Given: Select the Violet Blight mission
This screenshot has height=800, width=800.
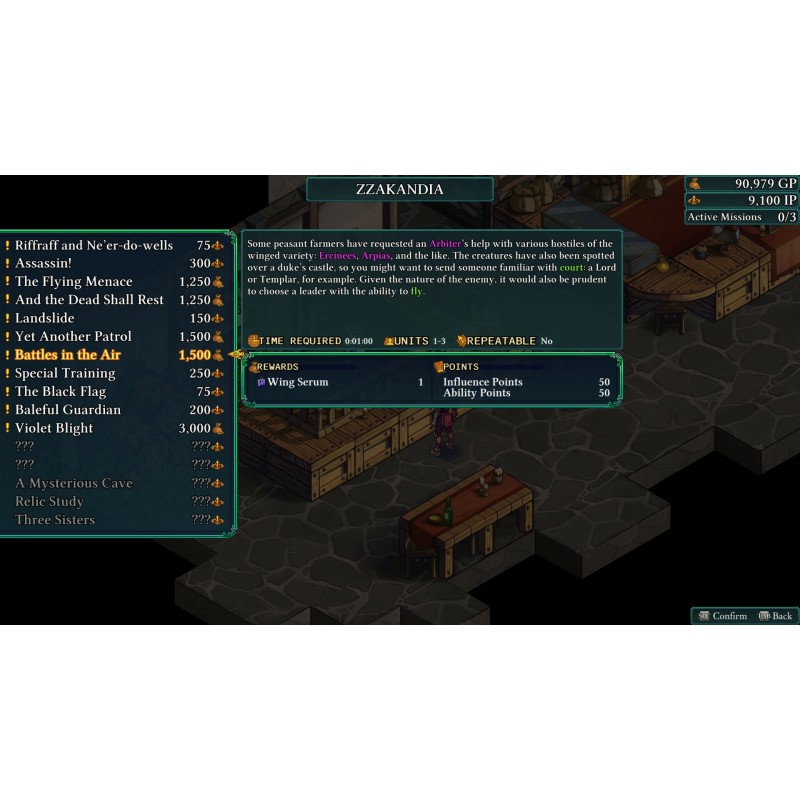Looking at the screenshot, I should [x=54, y=428].
